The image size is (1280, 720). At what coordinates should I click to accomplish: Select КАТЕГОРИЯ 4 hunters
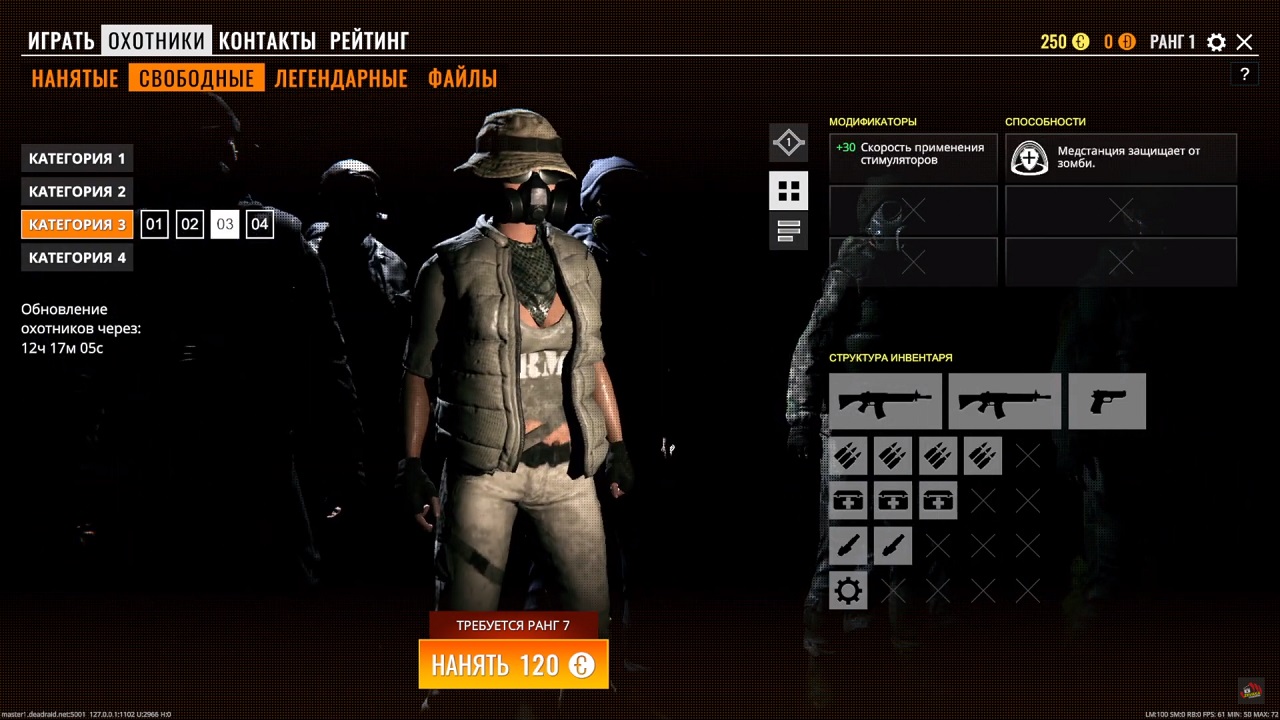tap(77, 257)
